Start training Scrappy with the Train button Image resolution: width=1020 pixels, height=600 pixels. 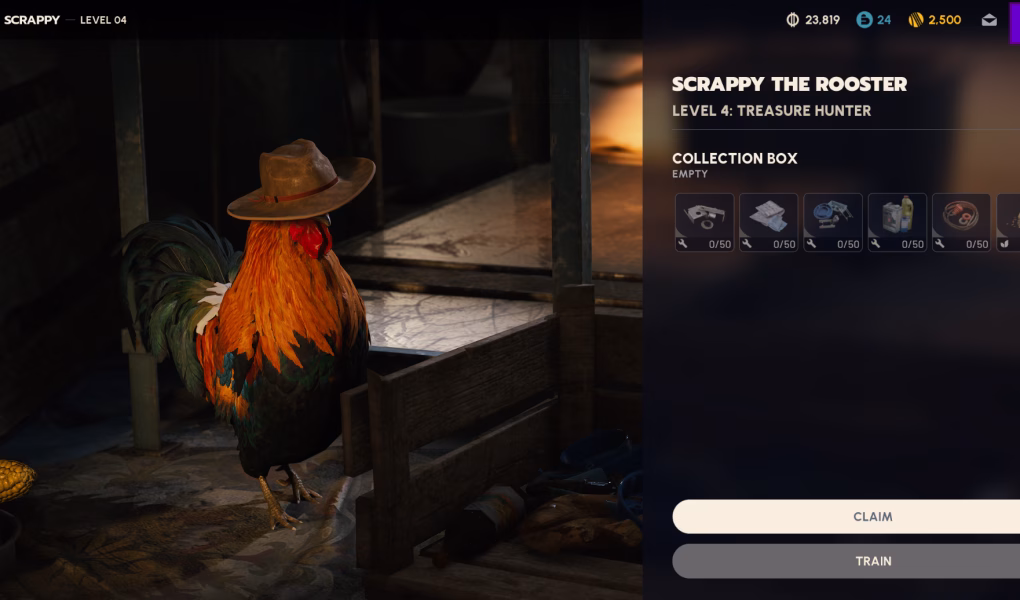point(872,561)
